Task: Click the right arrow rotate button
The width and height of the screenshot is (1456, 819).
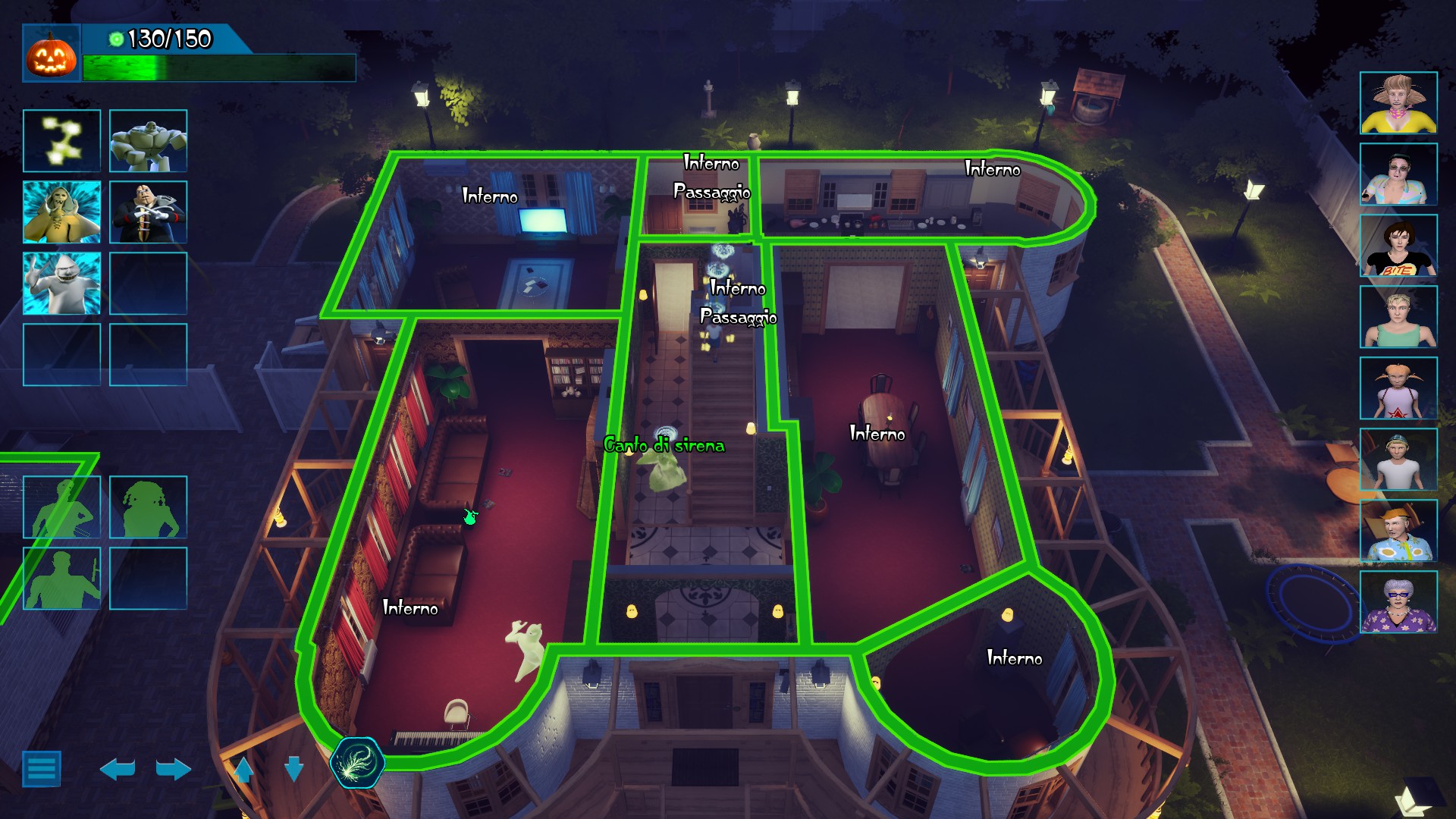Action: coord(173,769)
